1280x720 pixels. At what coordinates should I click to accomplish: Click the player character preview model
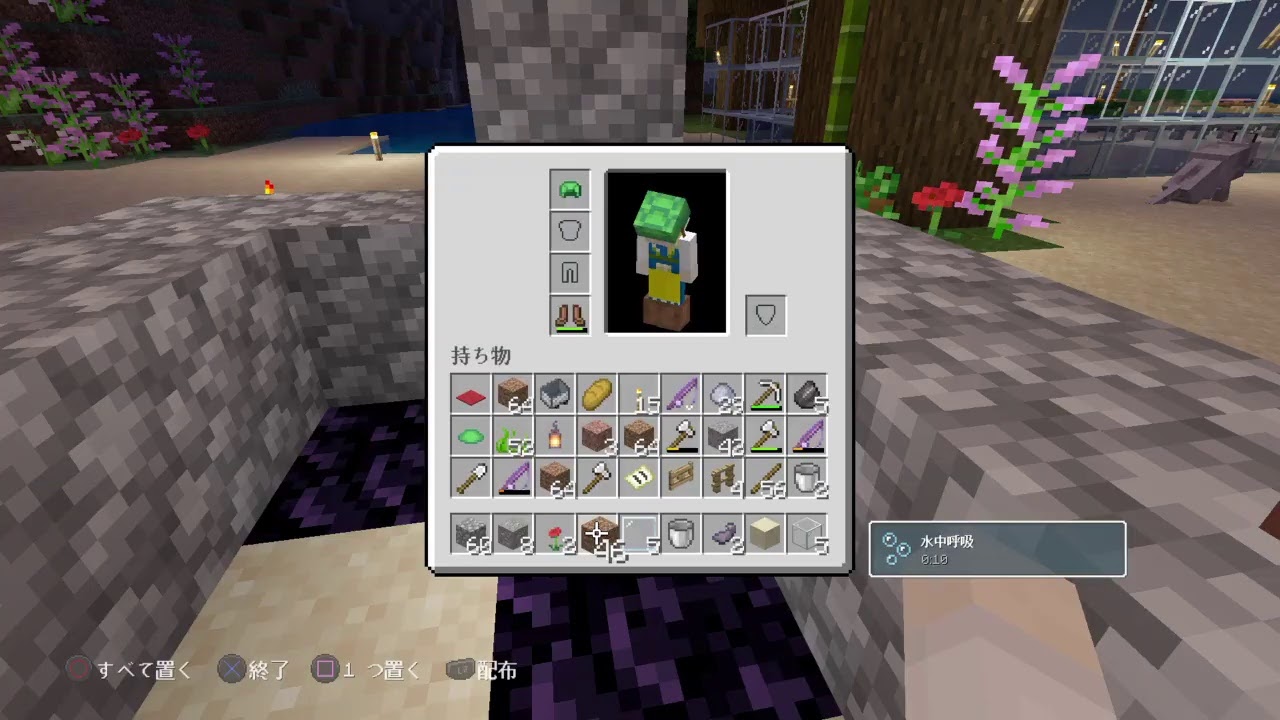(666, 252)
